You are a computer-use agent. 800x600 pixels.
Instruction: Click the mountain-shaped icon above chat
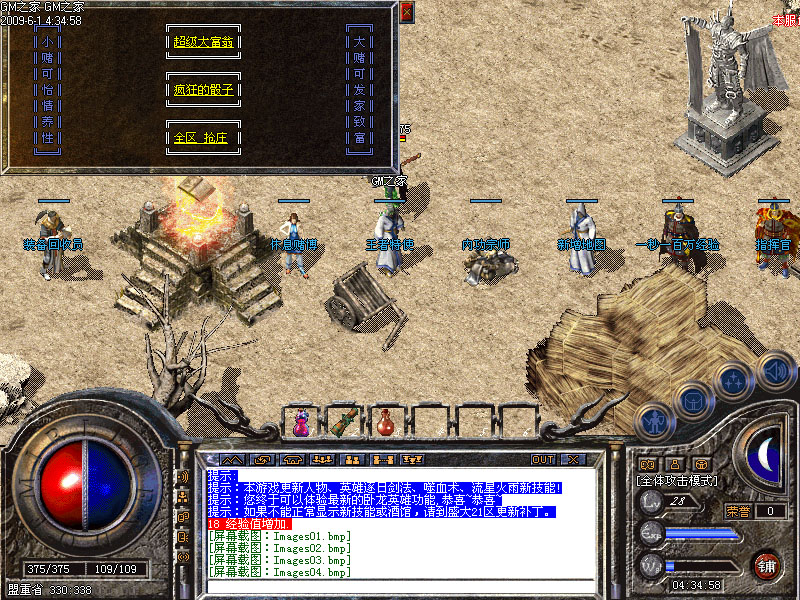pos(232,460)
